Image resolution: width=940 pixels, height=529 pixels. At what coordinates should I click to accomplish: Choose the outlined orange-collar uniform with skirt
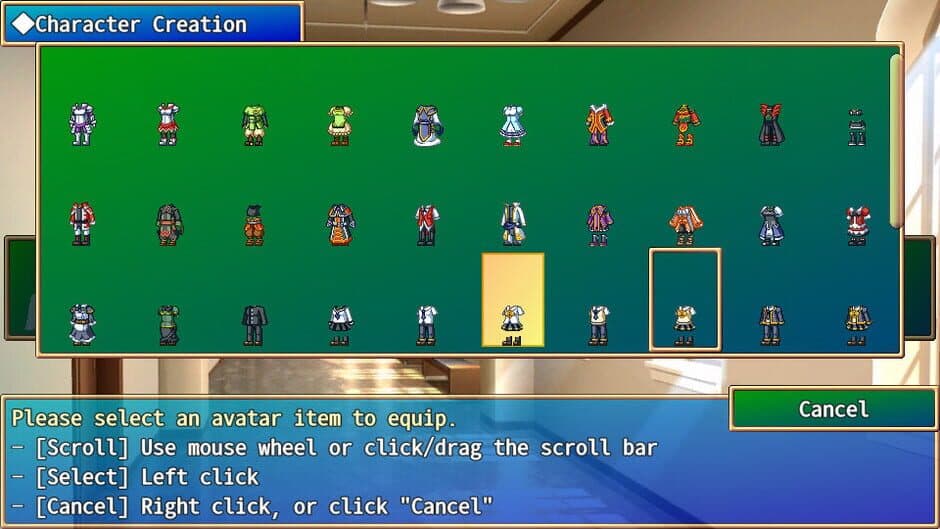click(684, 300)
